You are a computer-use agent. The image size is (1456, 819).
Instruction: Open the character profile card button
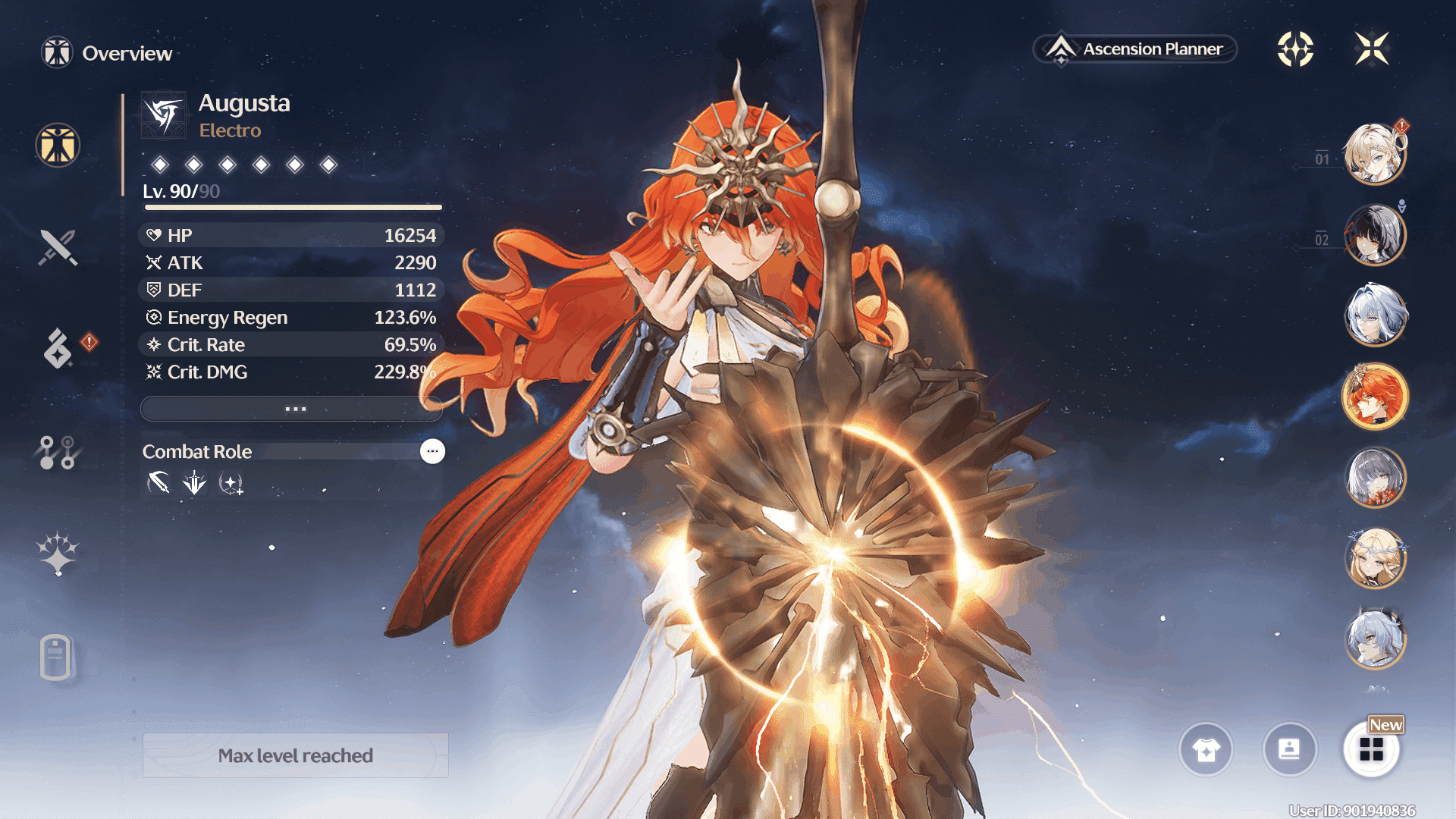click(1289, 750)
